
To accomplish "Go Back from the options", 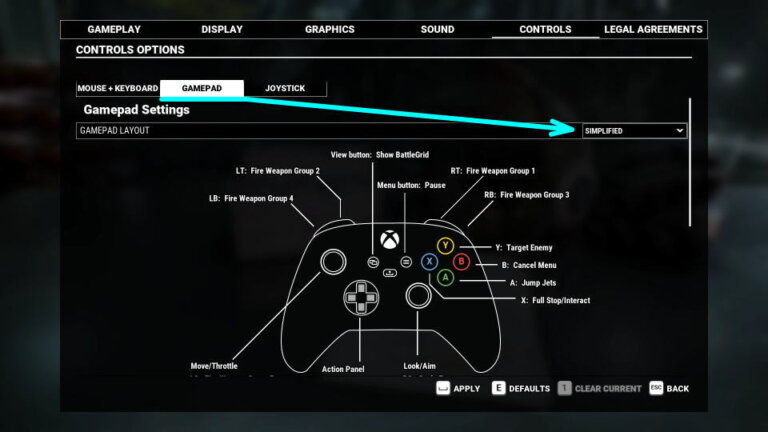I will tap(669, 388).
